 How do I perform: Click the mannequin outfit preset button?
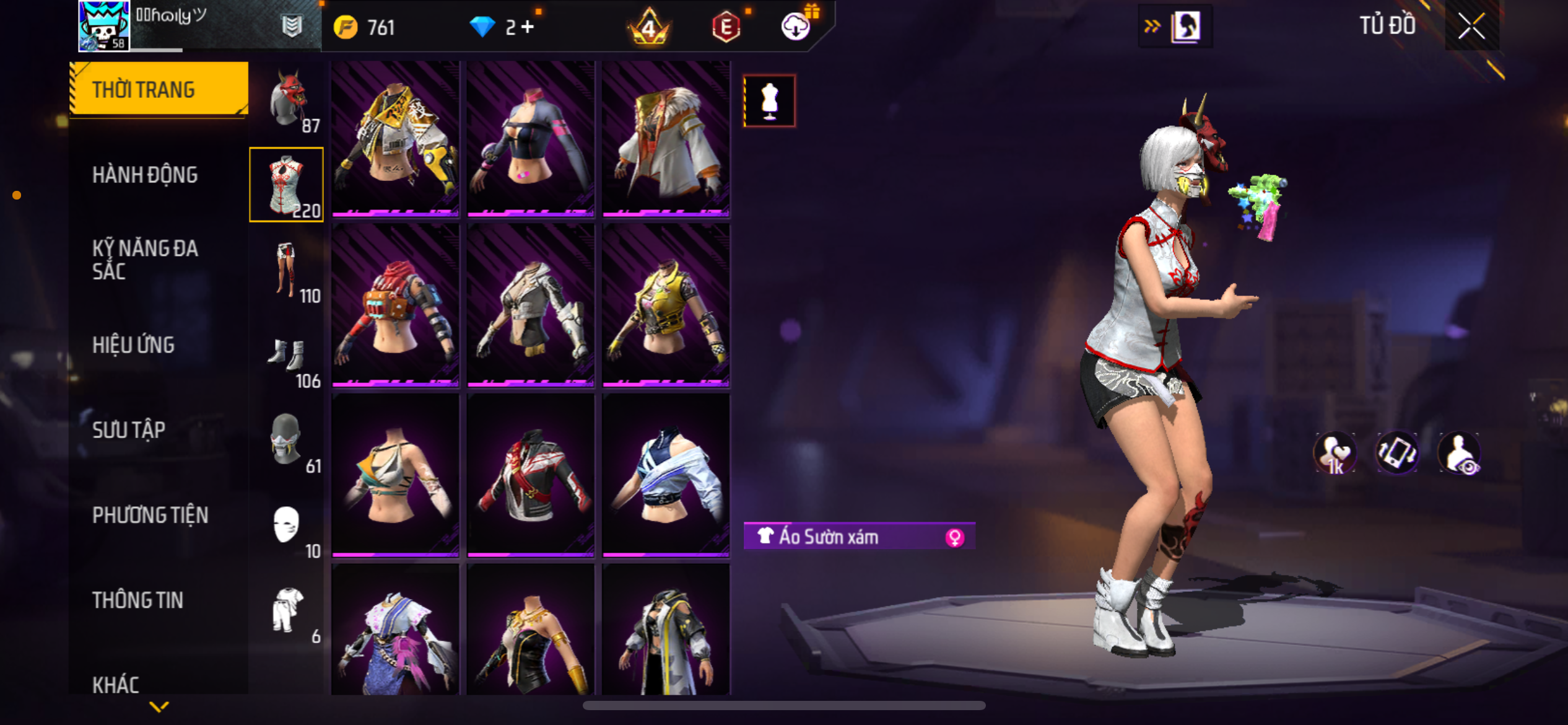(769, 100)
